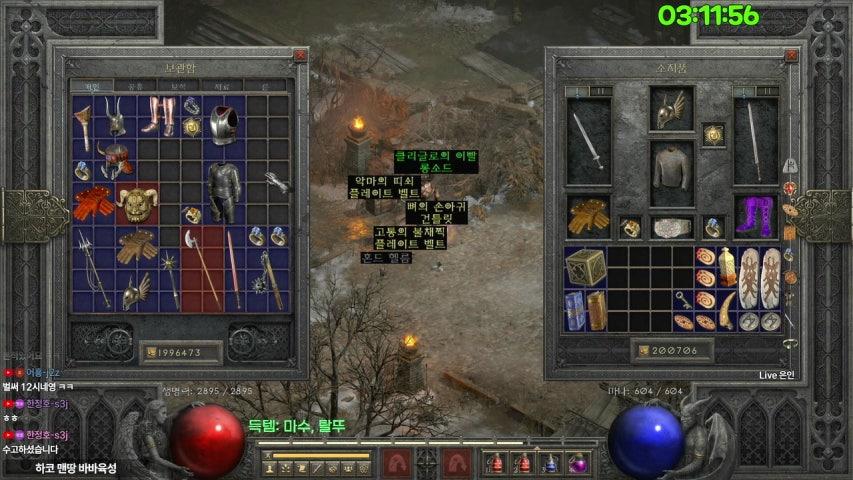Select the equipped winged helmet
The image size is (853, 480).
(x=671, y=109)
